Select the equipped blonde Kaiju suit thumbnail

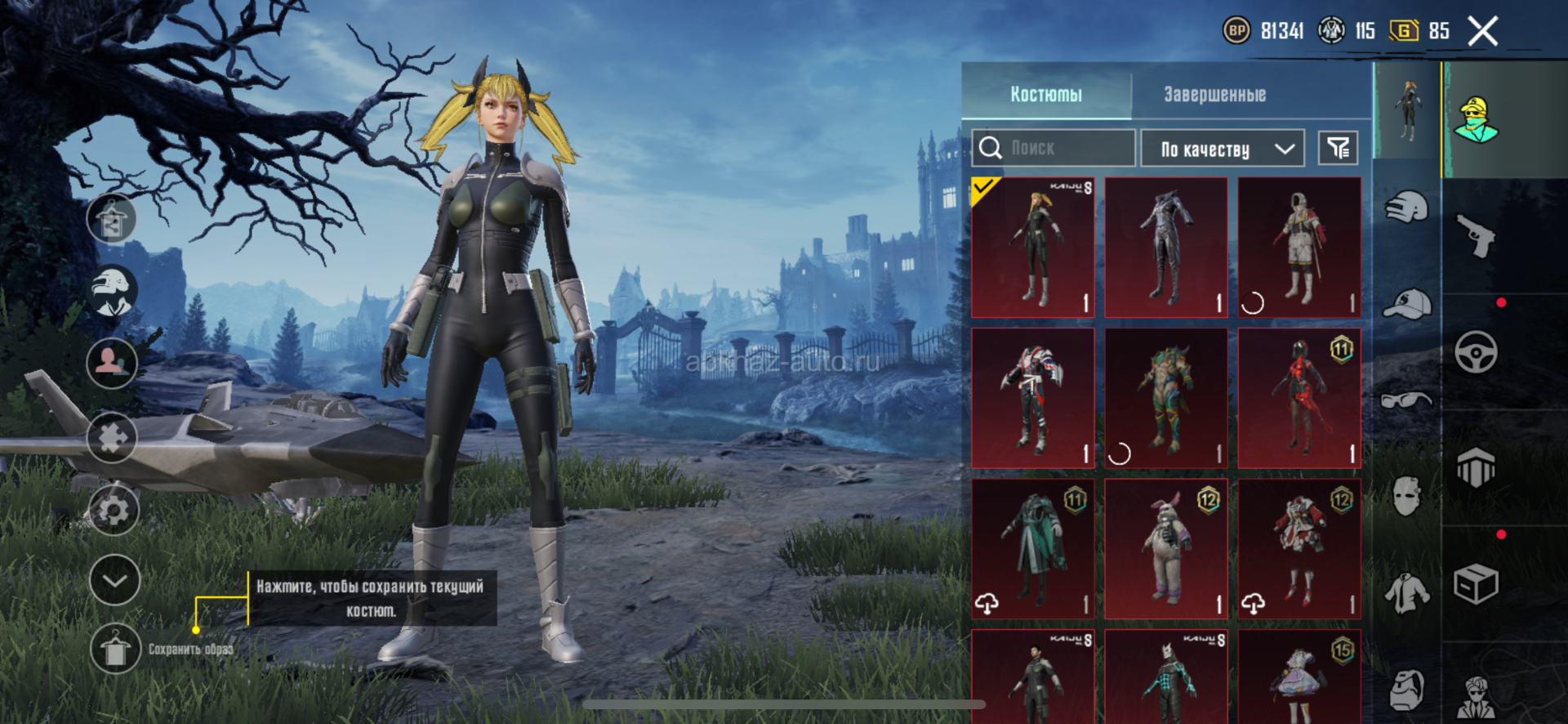[1033, 248]
